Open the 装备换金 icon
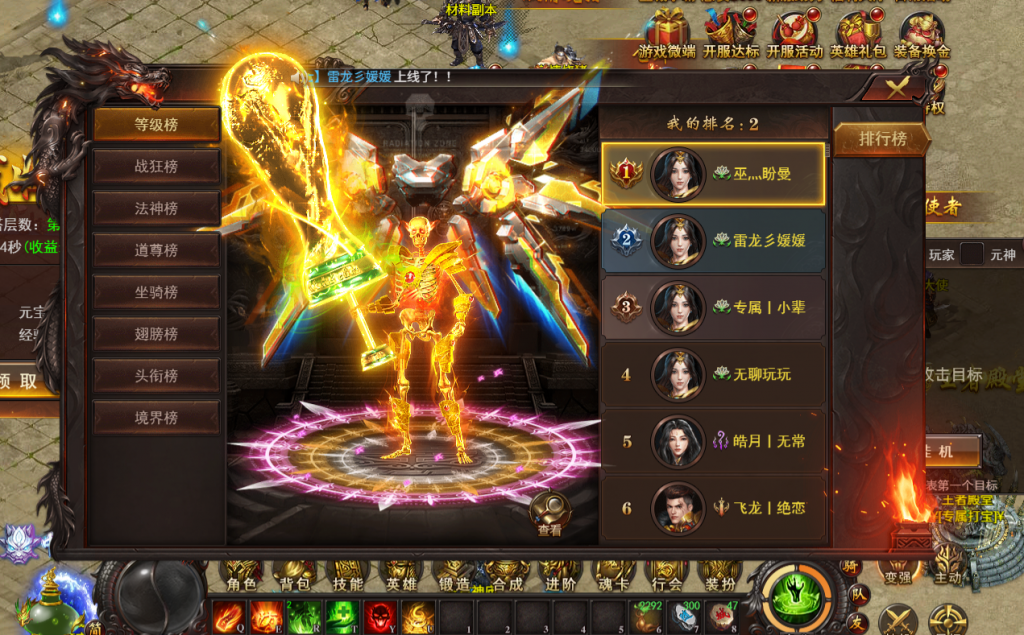 pos(922,34)
